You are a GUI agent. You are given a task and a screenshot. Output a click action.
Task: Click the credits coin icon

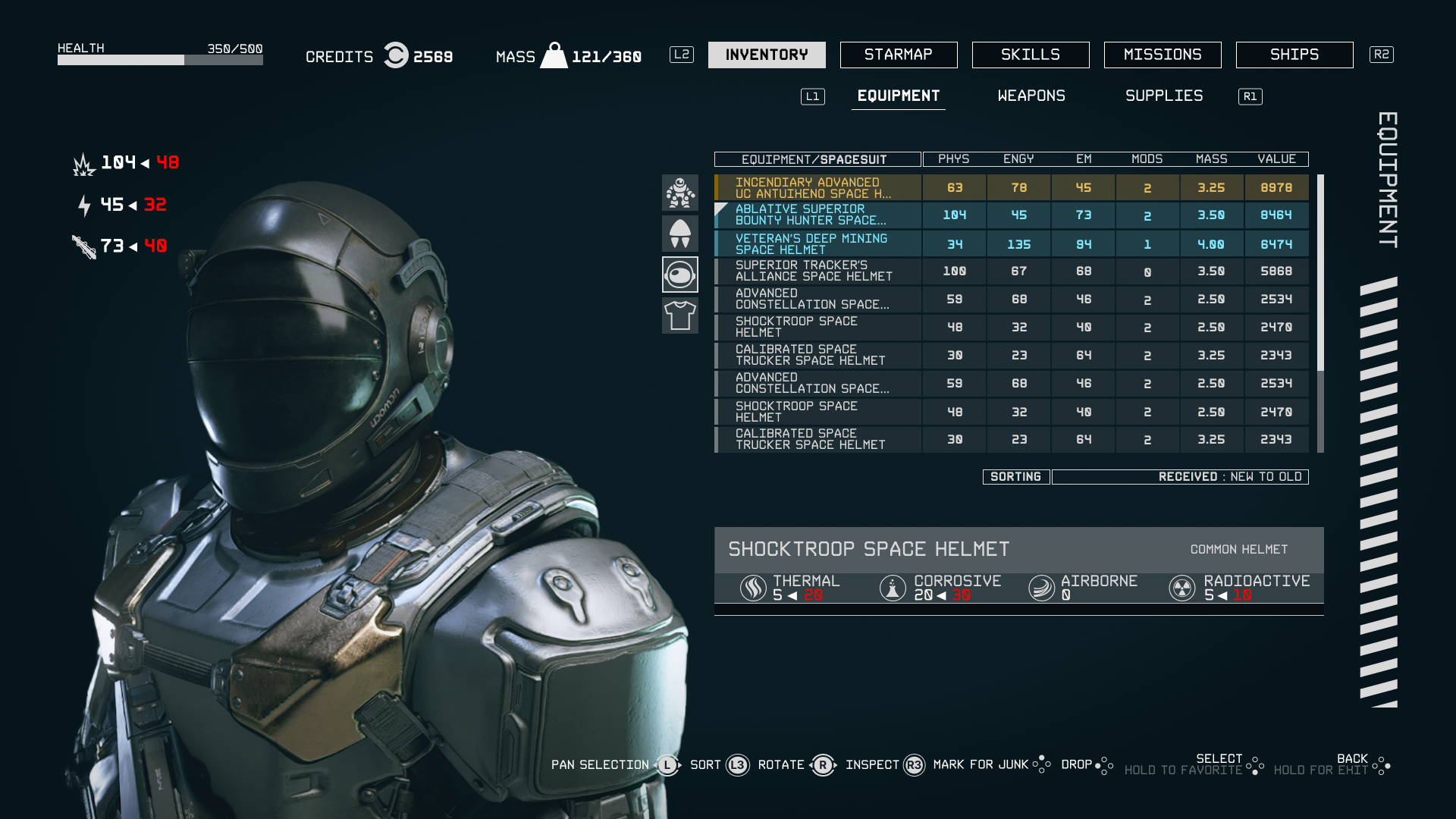tap(396, 55)
